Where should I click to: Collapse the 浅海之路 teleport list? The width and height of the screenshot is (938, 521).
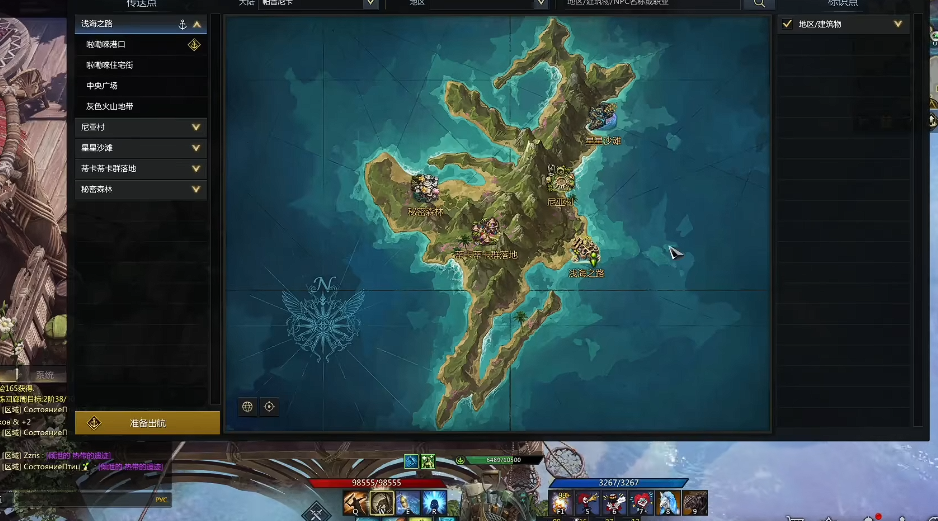pyautogui.click(x=197, y=23)
